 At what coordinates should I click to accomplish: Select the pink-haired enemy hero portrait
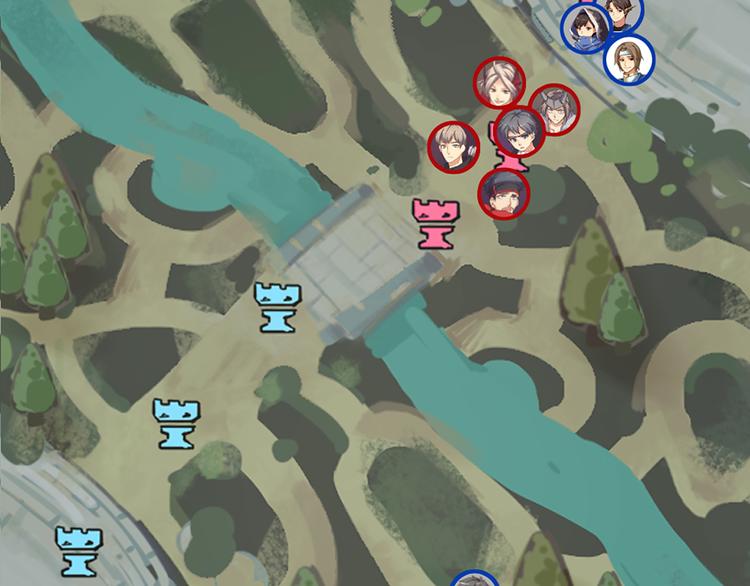pos(499,83)
